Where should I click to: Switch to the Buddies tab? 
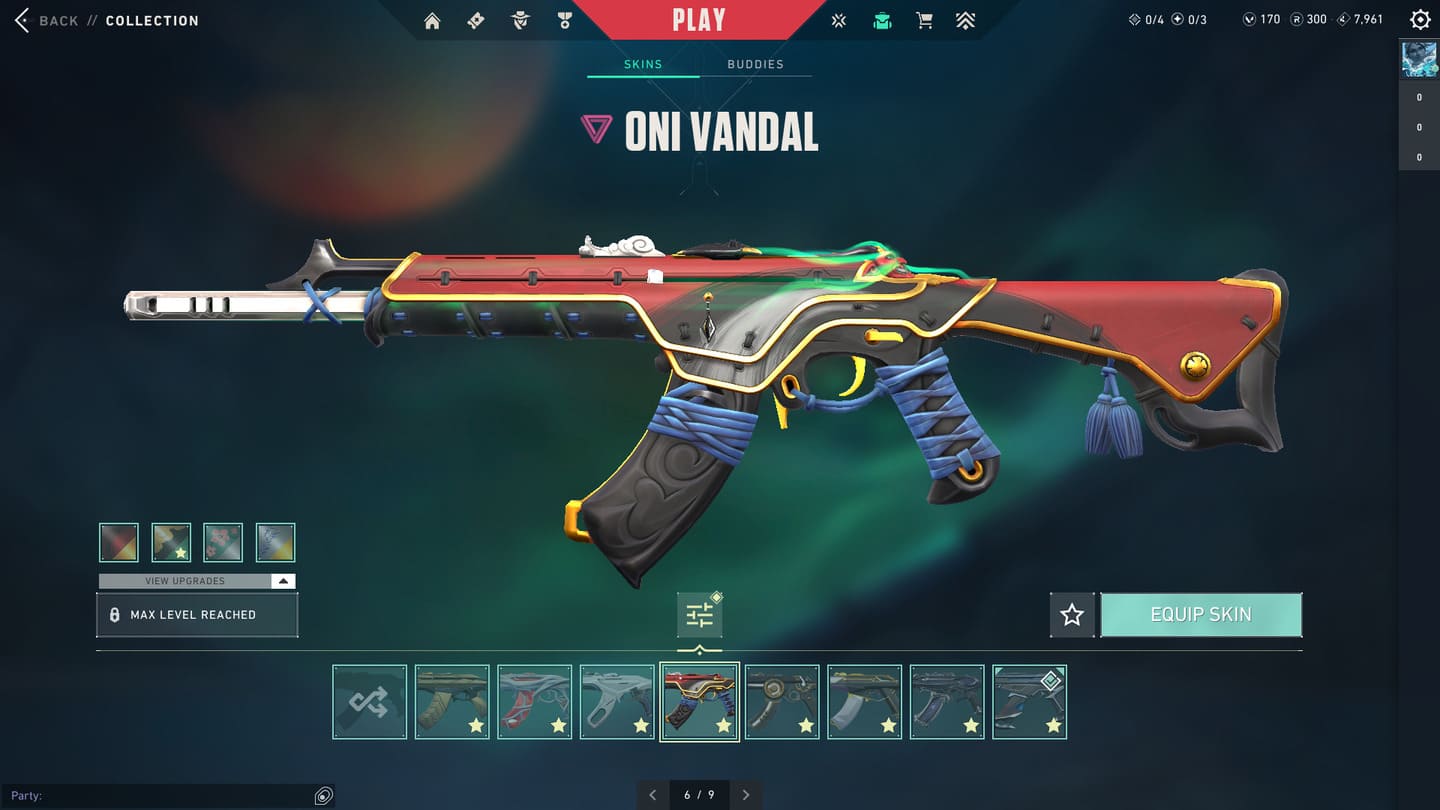pos(755,64)
